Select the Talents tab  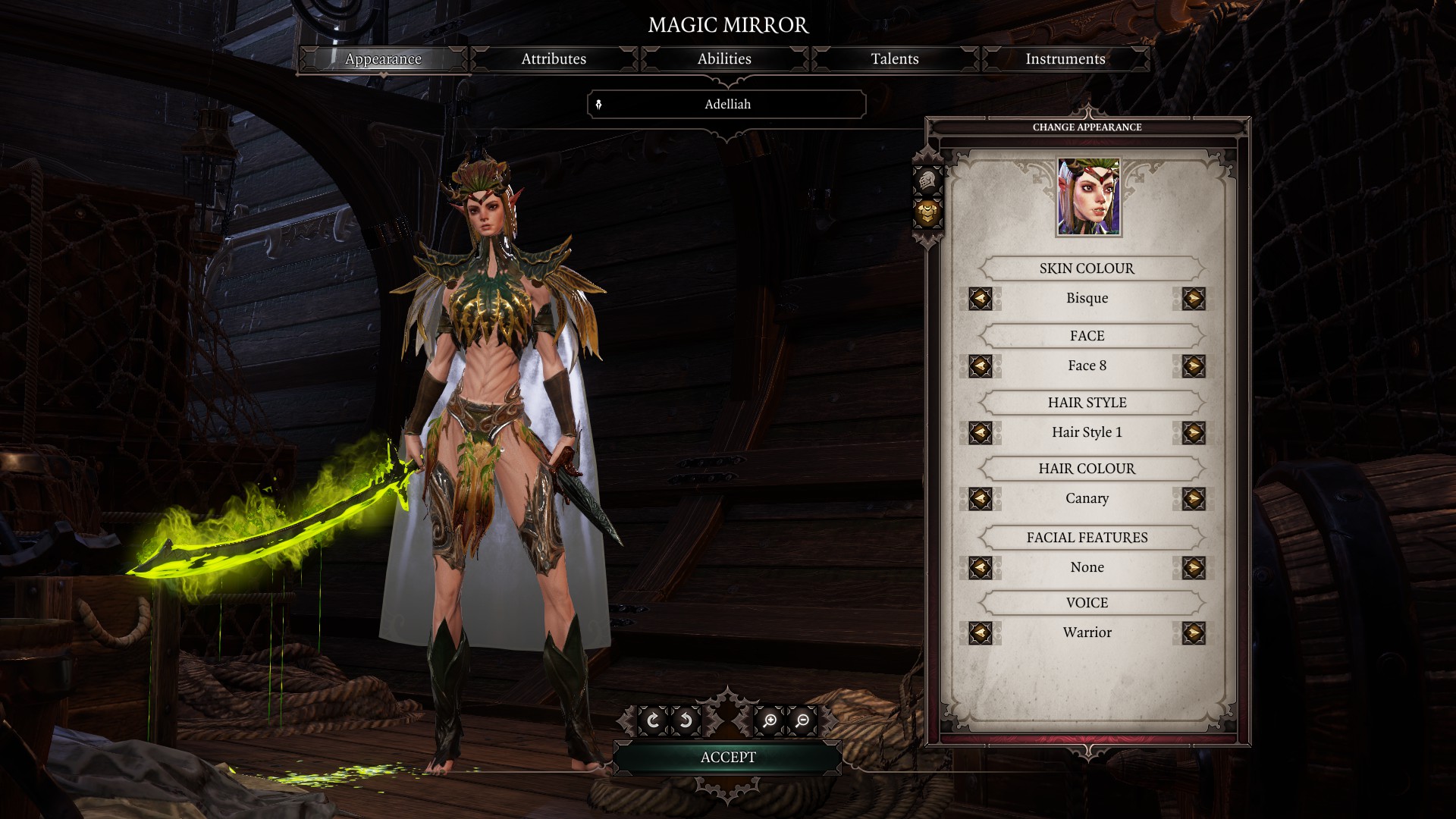[x=895, y=59]
